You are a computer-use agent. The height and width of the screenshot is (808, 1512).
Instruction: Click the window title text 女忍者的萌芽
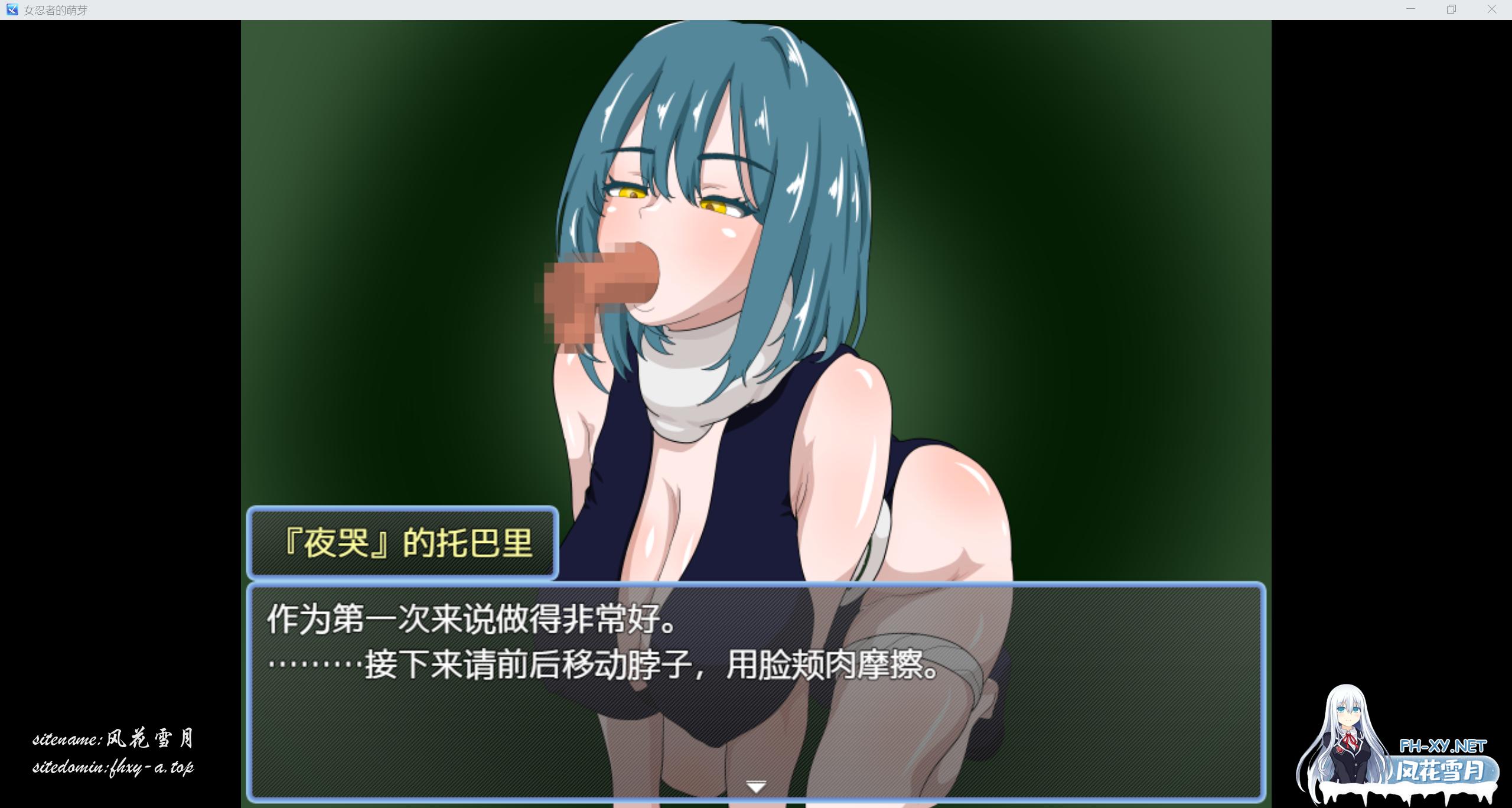(x=56, y=9)
